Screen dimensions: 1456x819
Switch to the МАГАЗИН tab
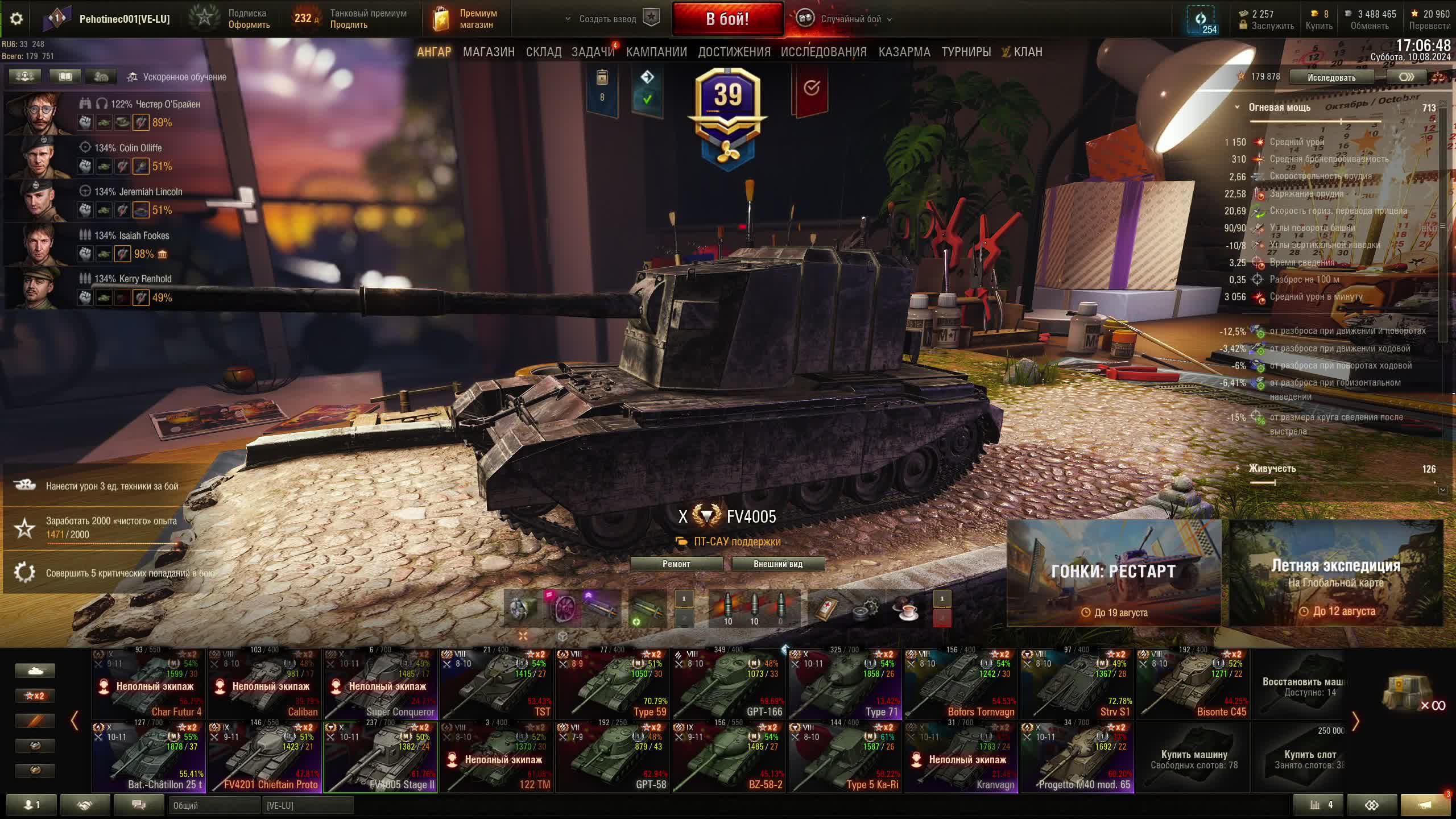(x=489, y=52)
